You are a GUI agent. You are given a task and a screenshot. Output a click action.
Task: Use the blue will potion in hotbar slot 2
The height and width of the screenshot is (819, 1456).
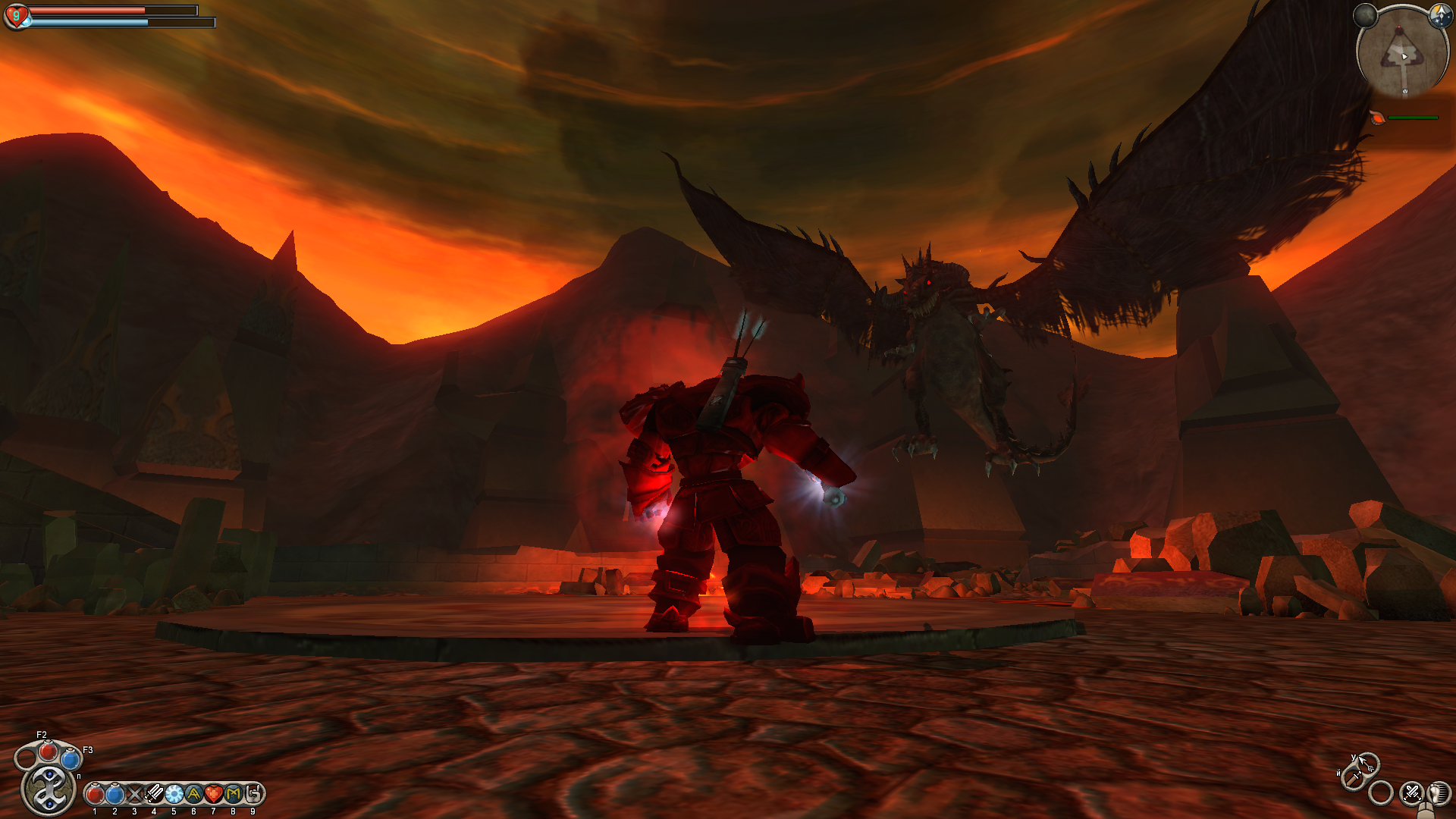[115, 794]
